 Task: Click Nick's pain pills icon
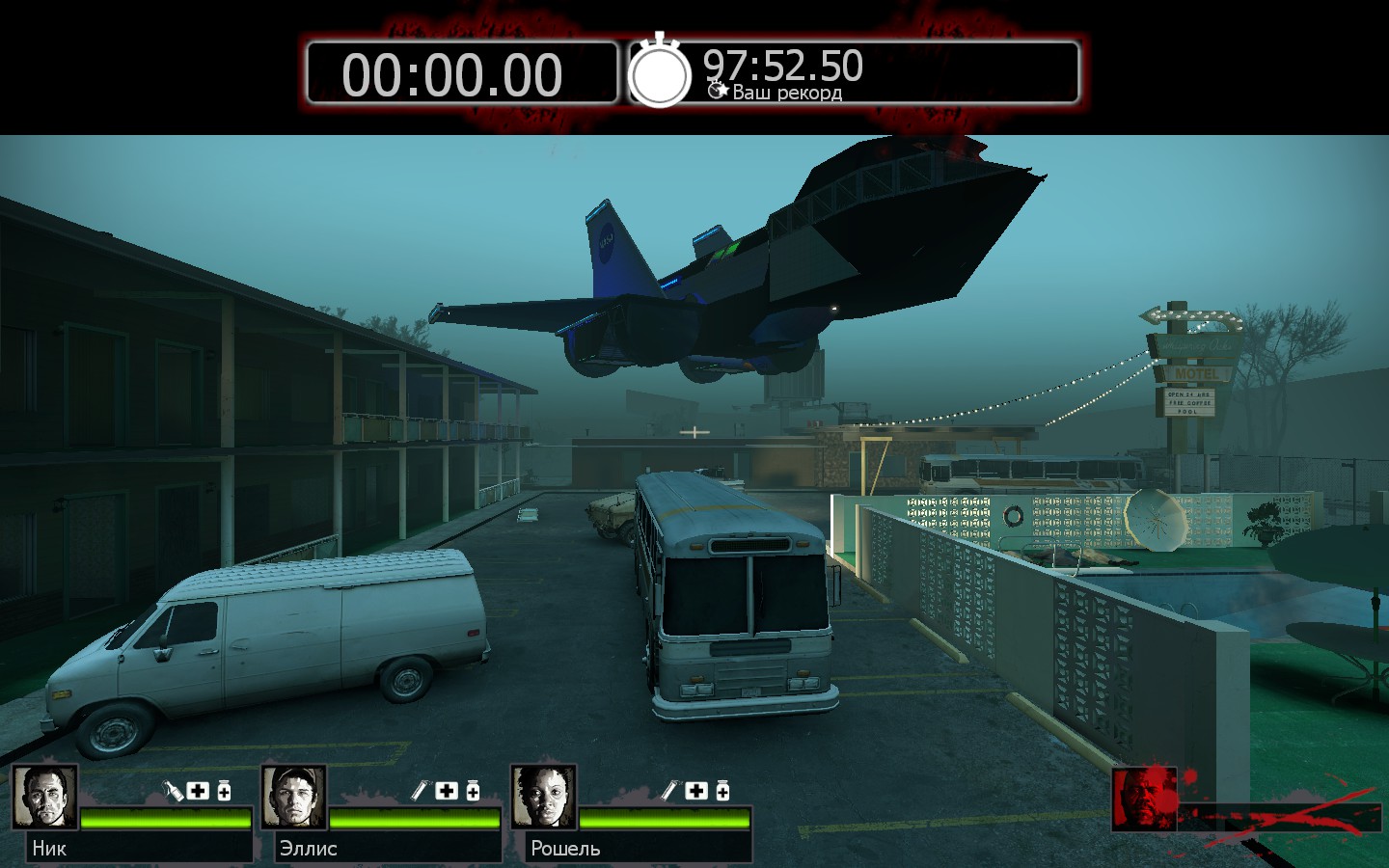(224, 791)
